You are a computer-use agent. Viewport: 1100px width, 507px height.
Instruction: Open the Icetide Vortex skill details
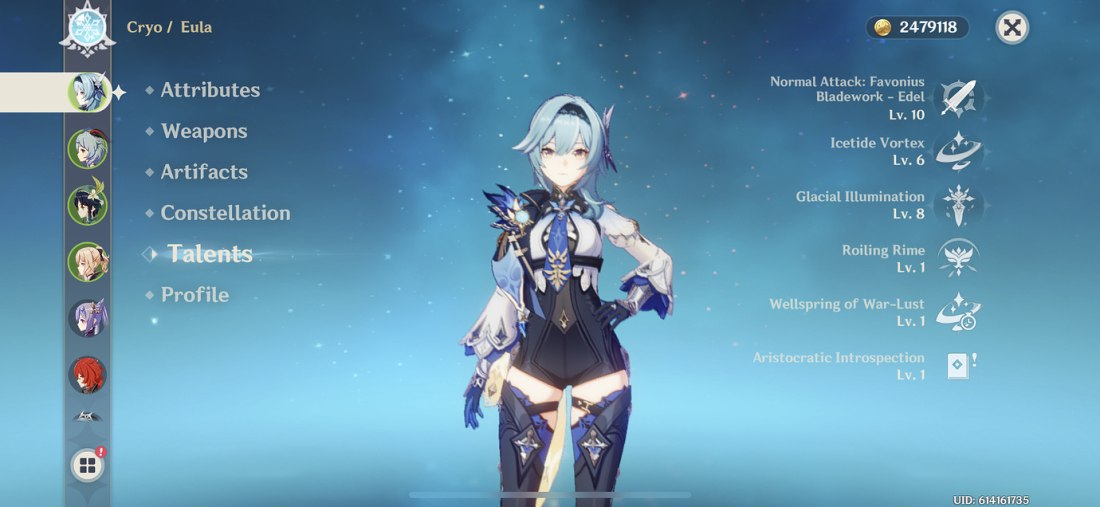coord(960,152)
